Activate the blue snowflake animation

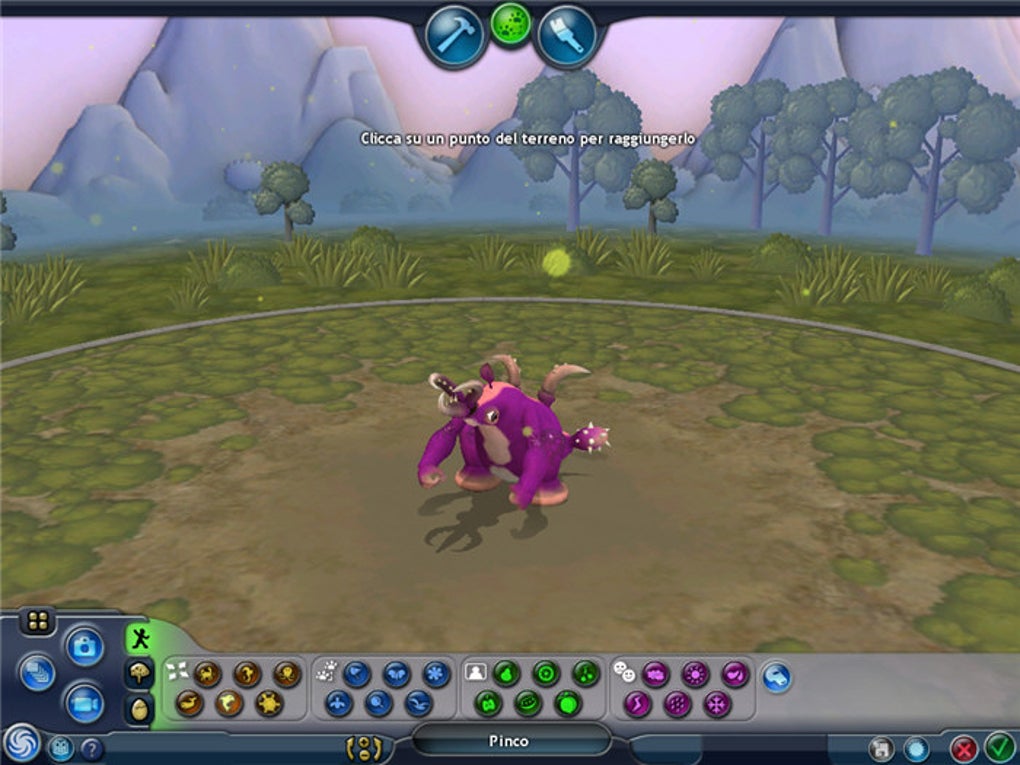click(436, 673)
